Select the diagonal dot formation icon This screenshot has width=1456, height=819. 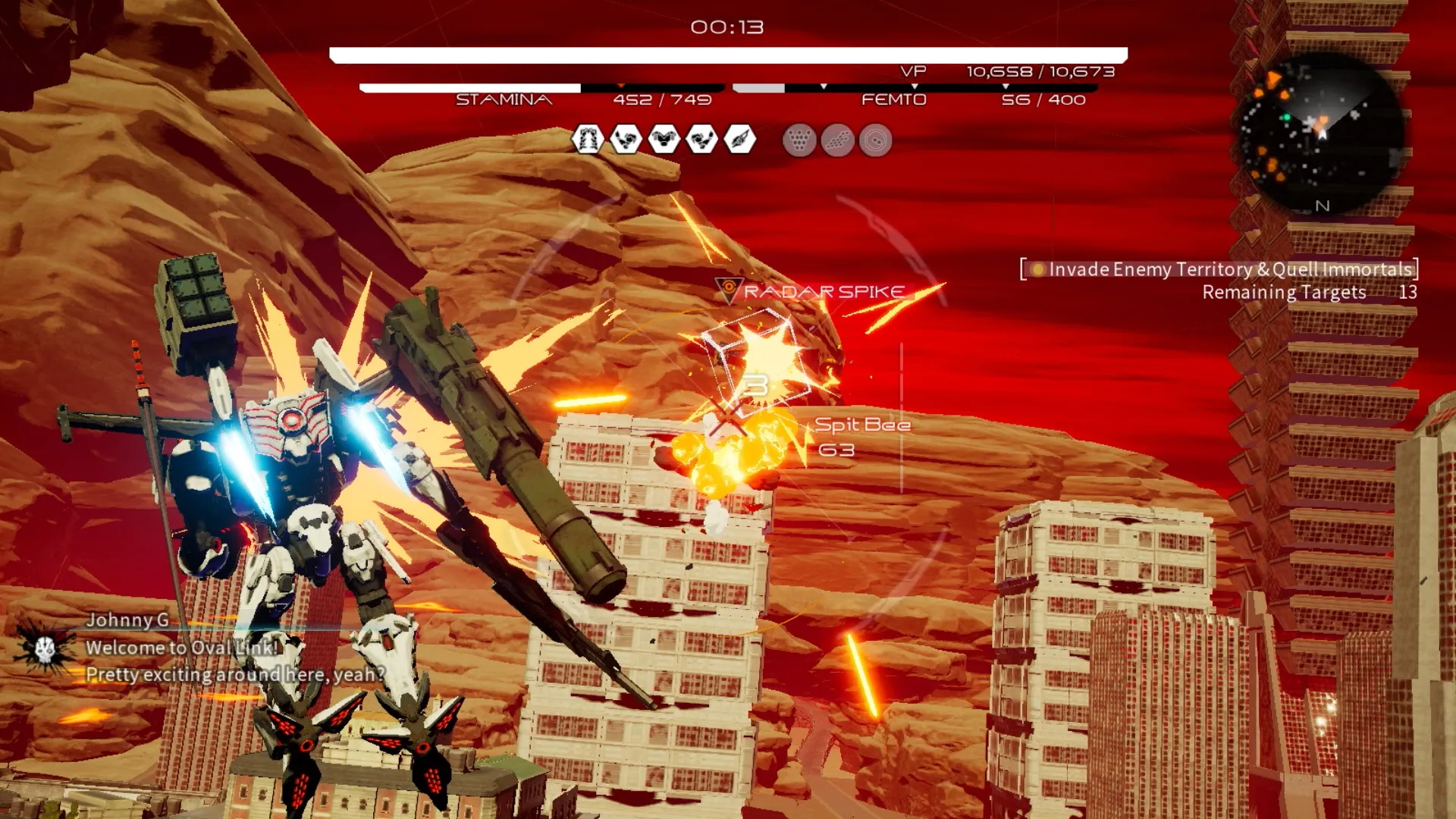coord(837,141)
